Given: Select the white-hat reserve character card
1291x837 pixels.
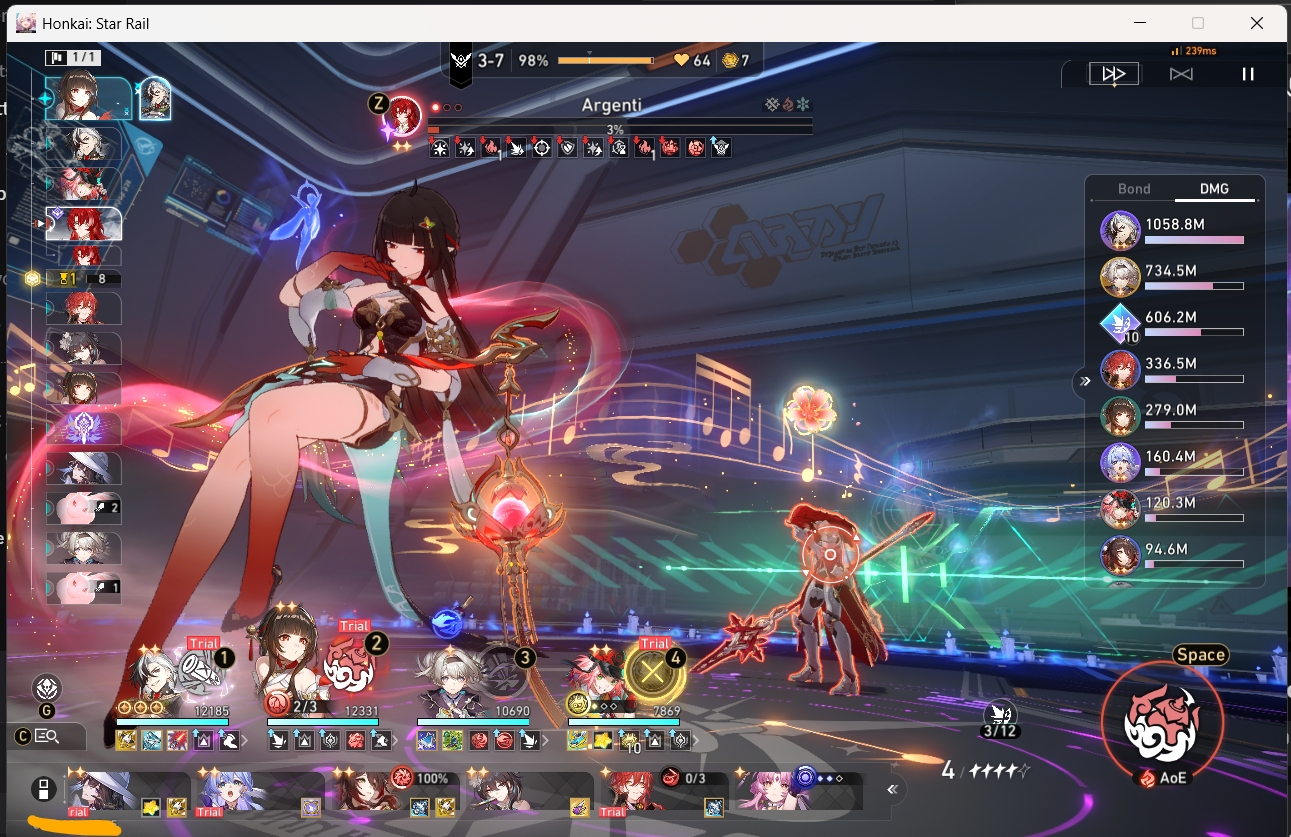Looking at the screenshot, I should (x=127, y=792).
